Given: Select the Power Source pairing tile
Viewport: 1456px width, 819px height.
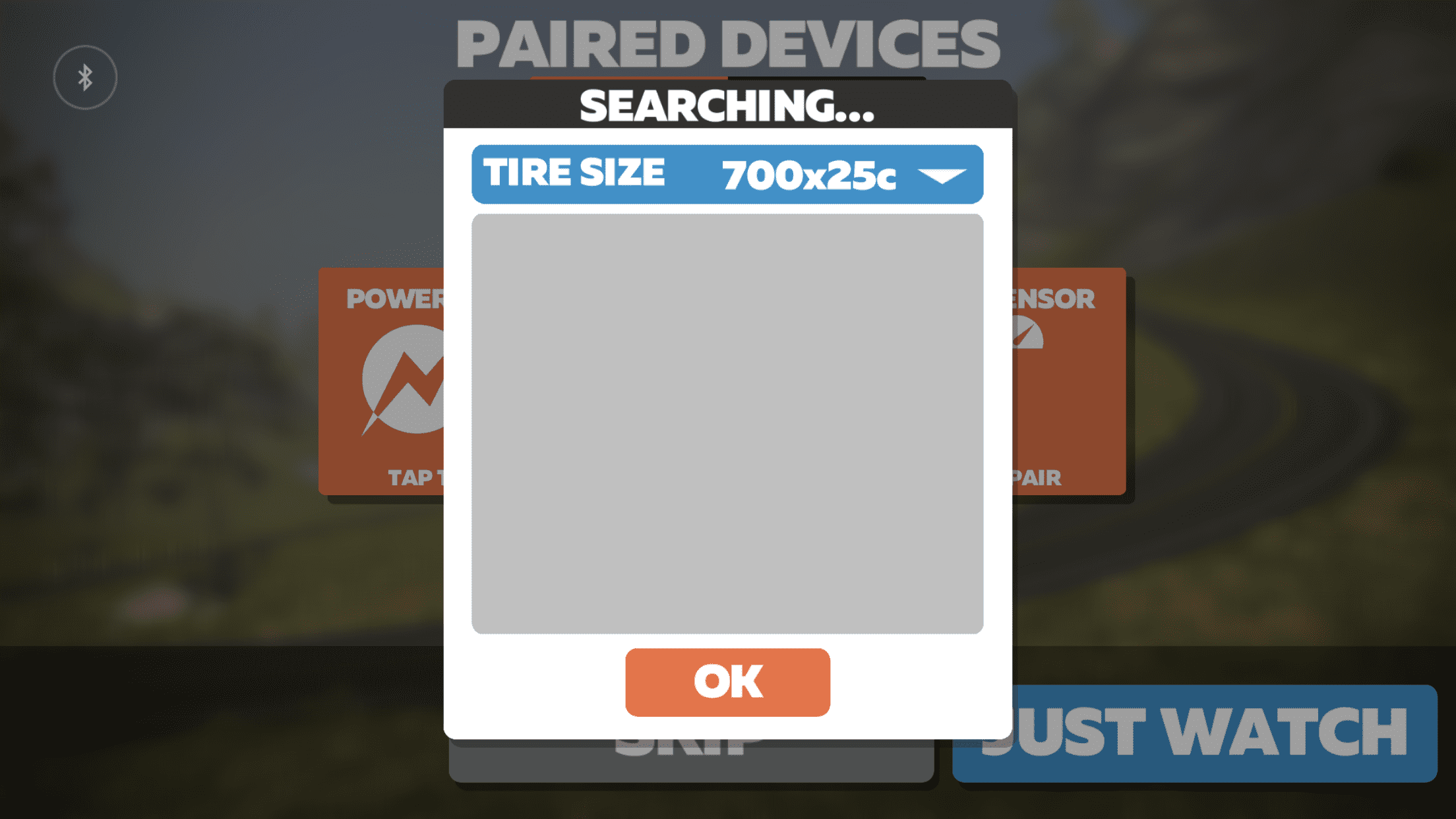Looking at the screenshot, I should pos(381,381).
